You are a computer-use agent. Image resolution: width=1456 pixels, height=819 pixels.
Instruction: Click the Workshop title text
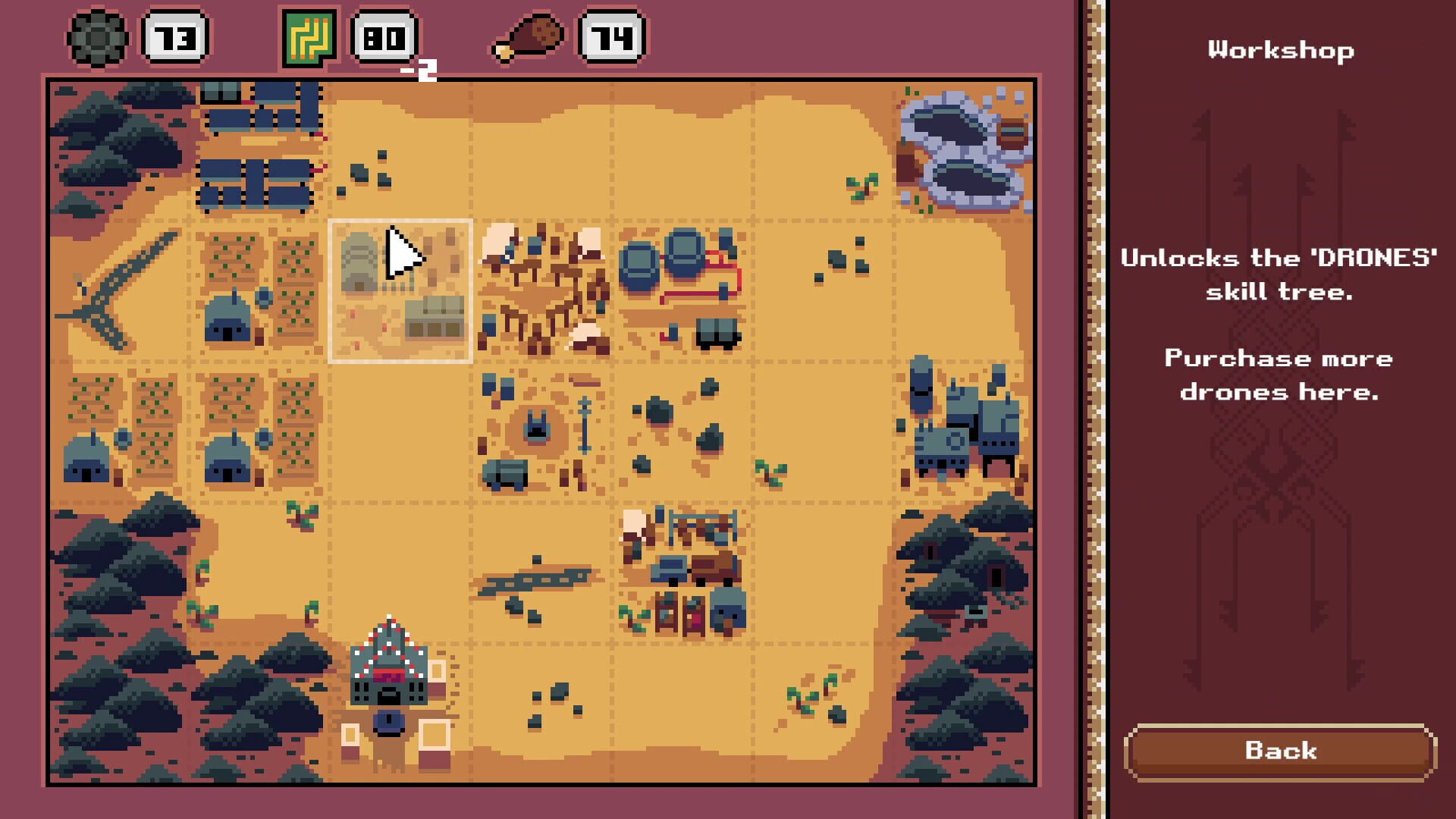point(1280,50)
